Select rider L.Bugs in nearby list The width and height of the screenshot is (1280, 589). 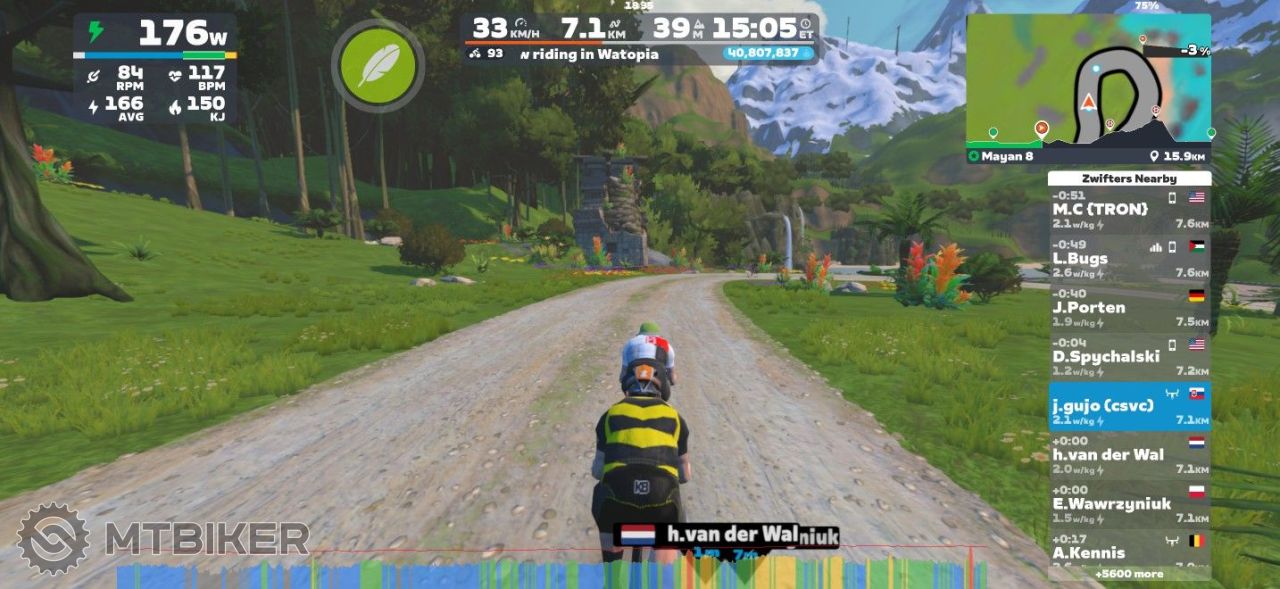[x=1129, y=259]
